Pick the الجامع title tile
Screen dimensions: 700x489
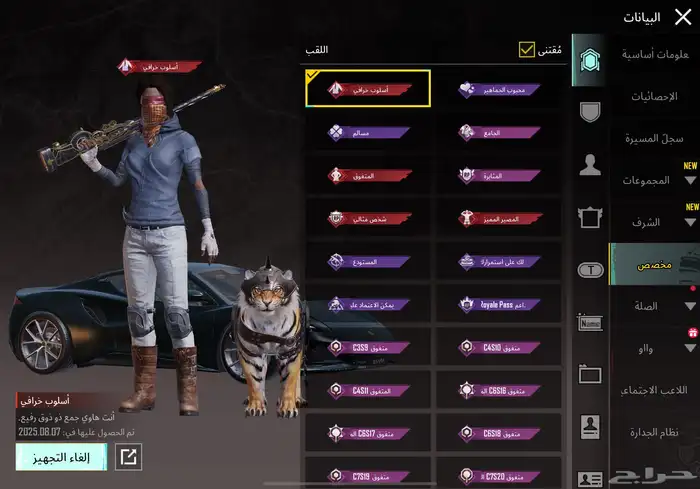click(498, 131)
